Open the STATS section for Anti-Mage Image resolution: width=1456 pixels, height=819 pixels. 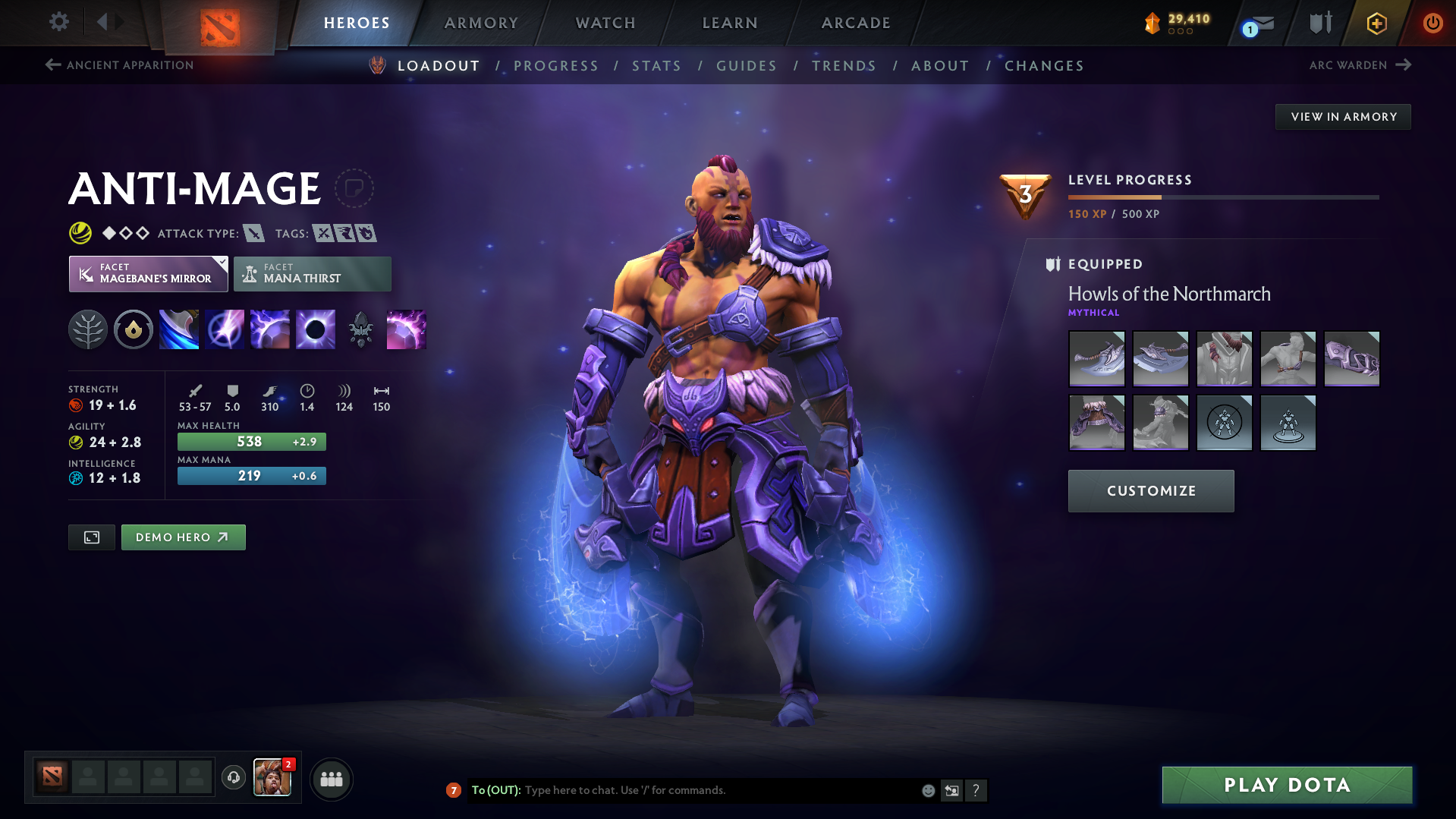point(656,65)
